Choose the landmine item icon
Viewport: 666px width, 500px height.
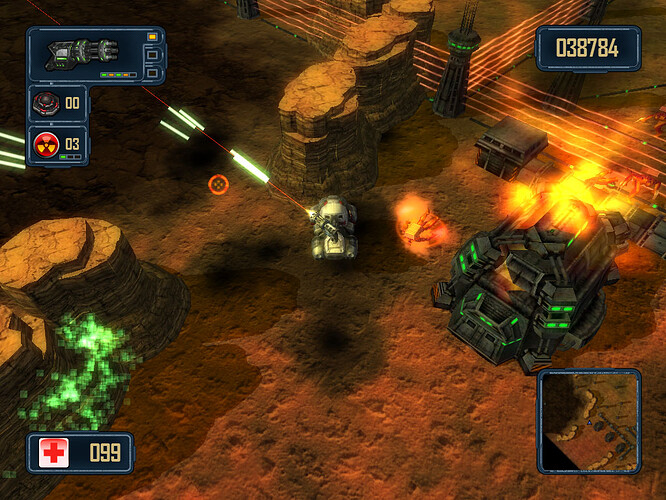point(45,102)
